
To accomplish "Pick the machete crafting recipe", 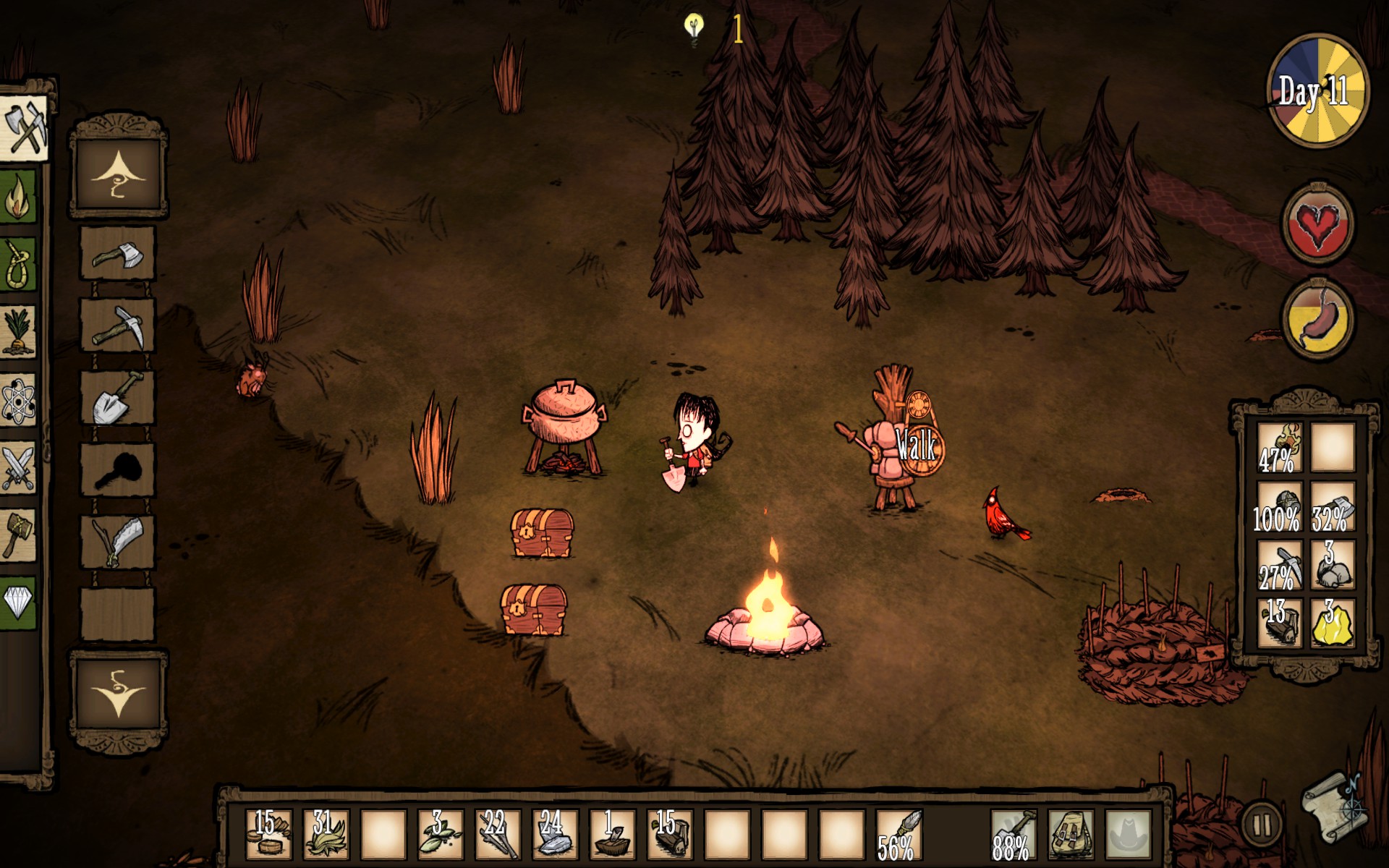I will (117, 542).
